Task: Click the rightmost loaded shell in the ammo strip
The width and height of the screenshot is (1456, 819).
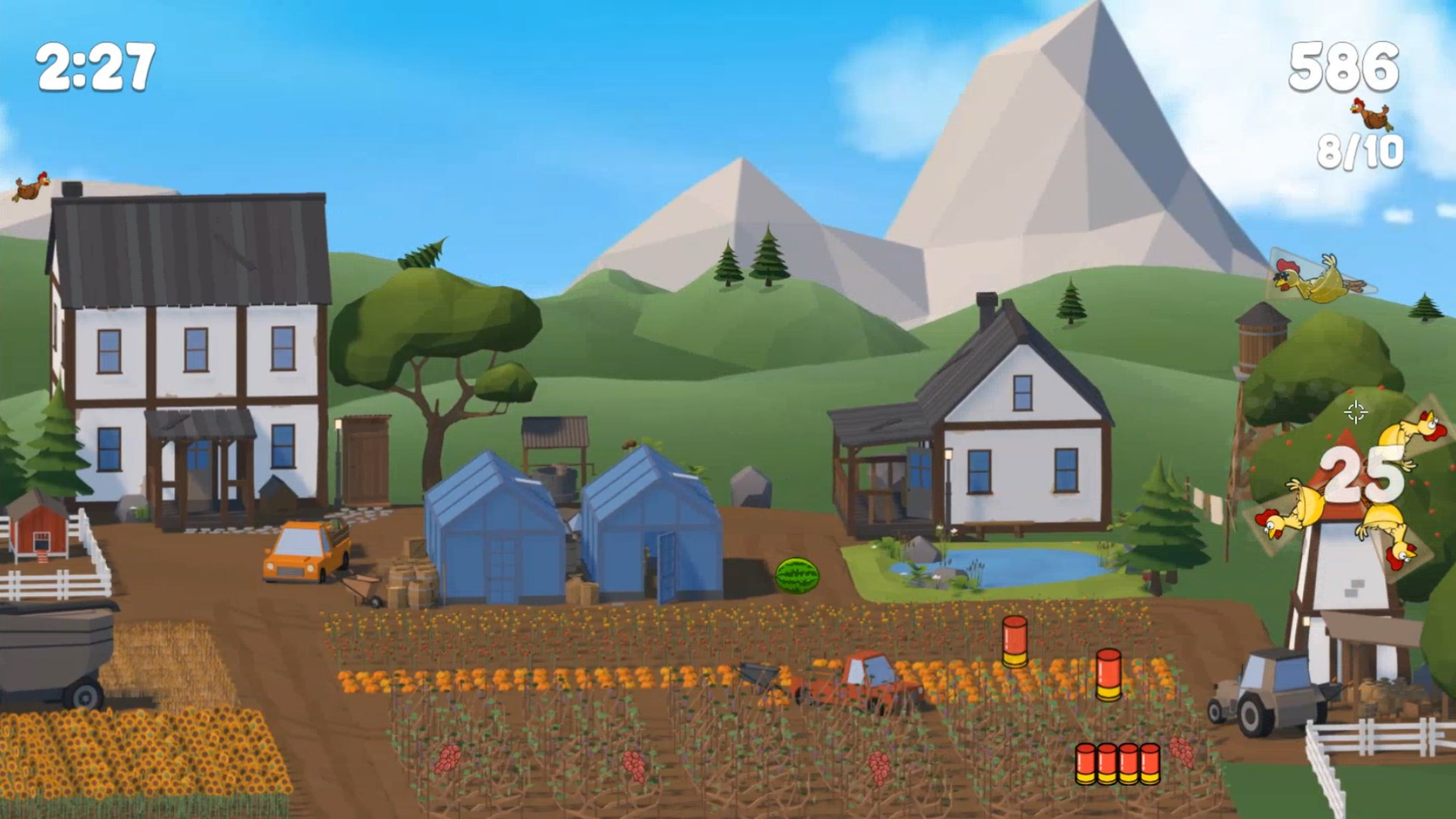Action: coord(1150,764)
